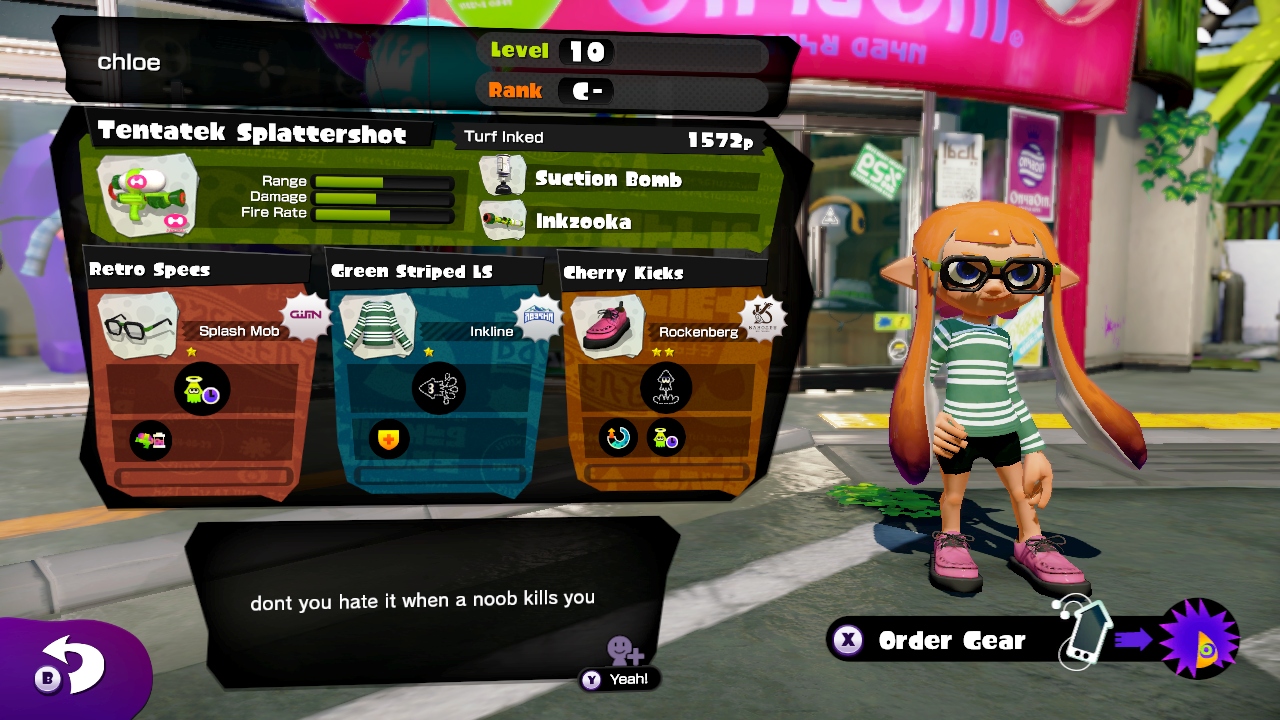Select the Green Striped LS shirt thumbnail

pyautogui.click(x=378, y=324)
